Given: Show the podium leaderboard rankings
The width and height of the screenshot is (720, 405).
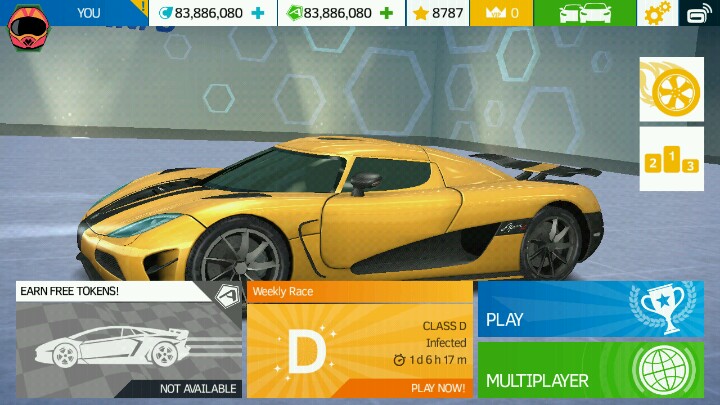Looking at the screenshot, I should coord(671,158).
